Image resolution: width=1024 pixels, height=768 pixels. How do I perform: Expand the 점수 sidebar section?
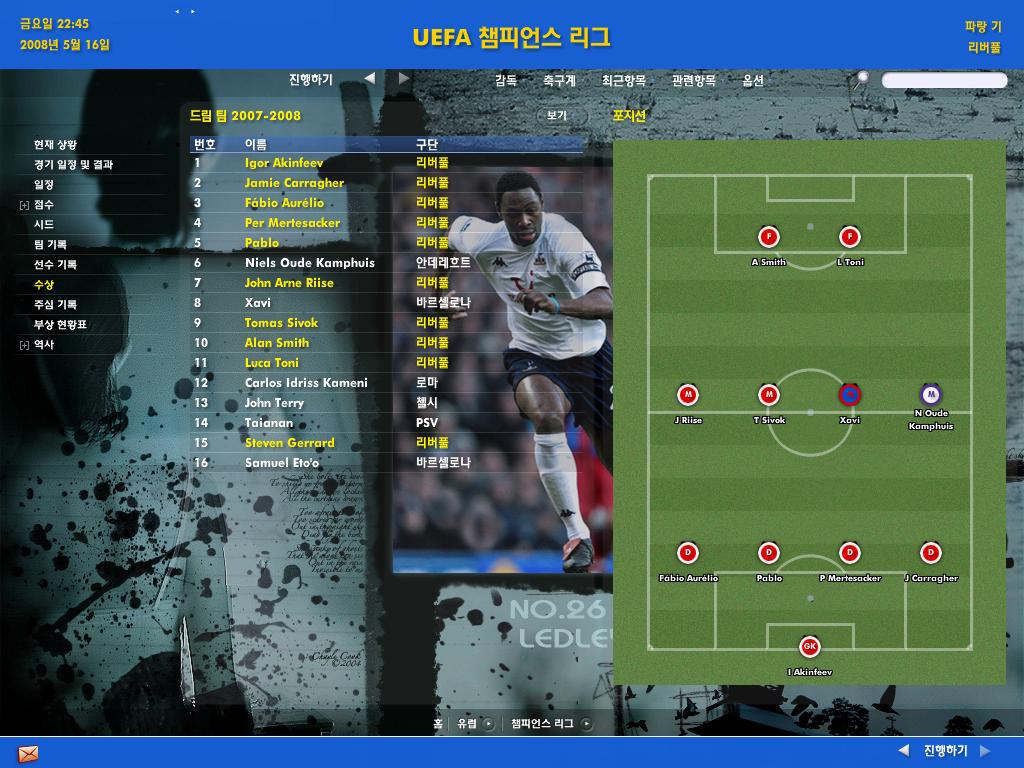click(24, 205)
